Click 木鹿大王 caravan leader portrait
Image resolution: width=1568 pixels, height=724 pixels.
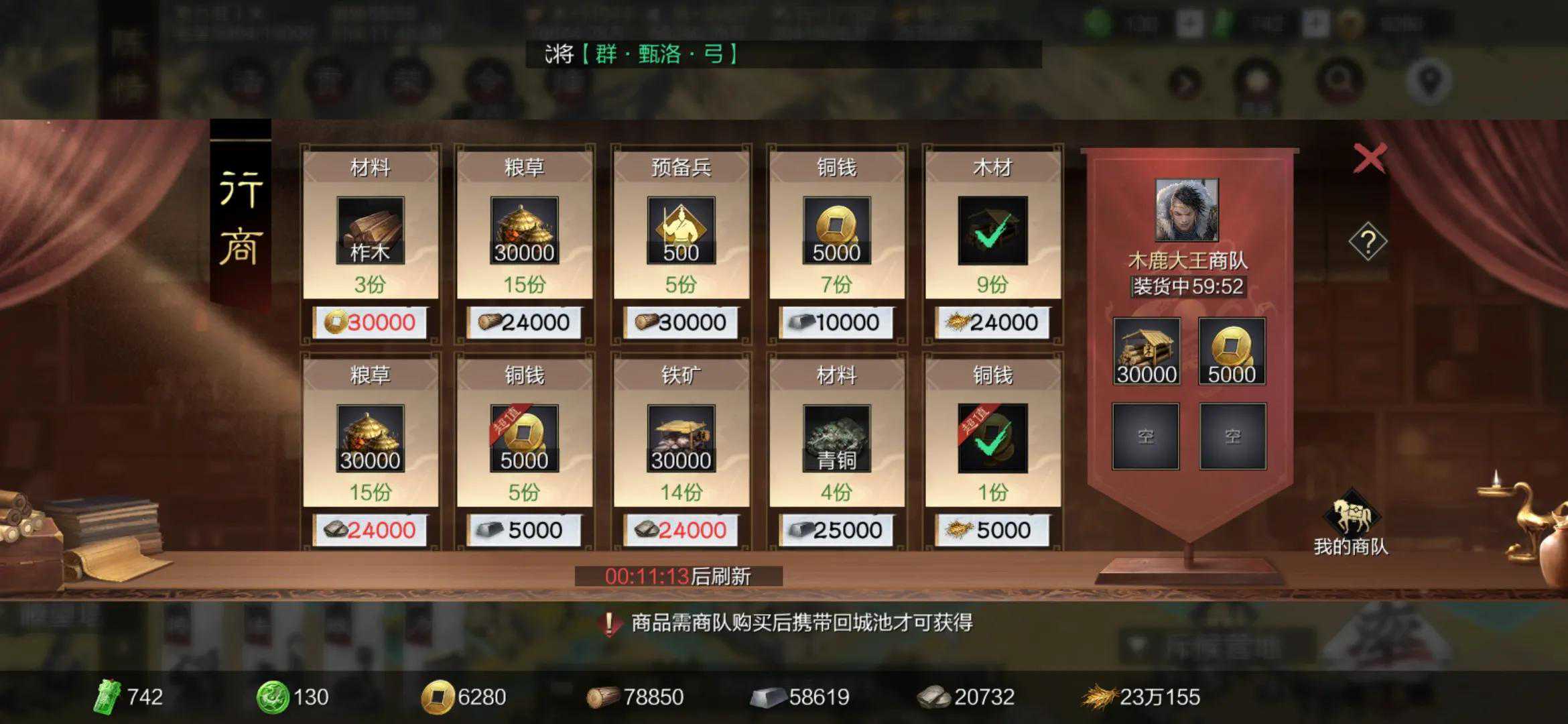click(1187, 210)
